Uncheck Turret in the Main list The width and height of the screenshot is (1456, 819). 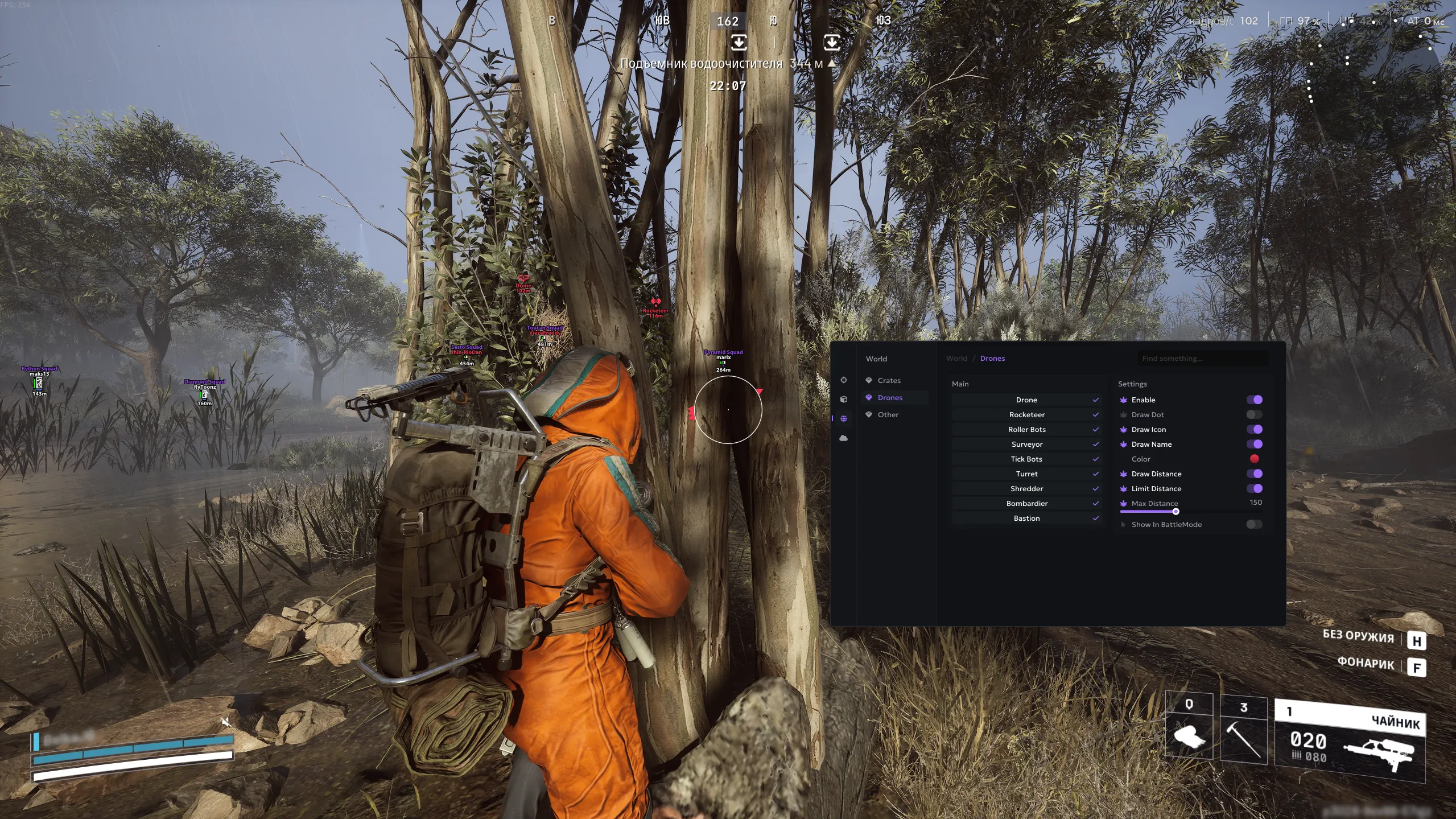(1096, 474)
